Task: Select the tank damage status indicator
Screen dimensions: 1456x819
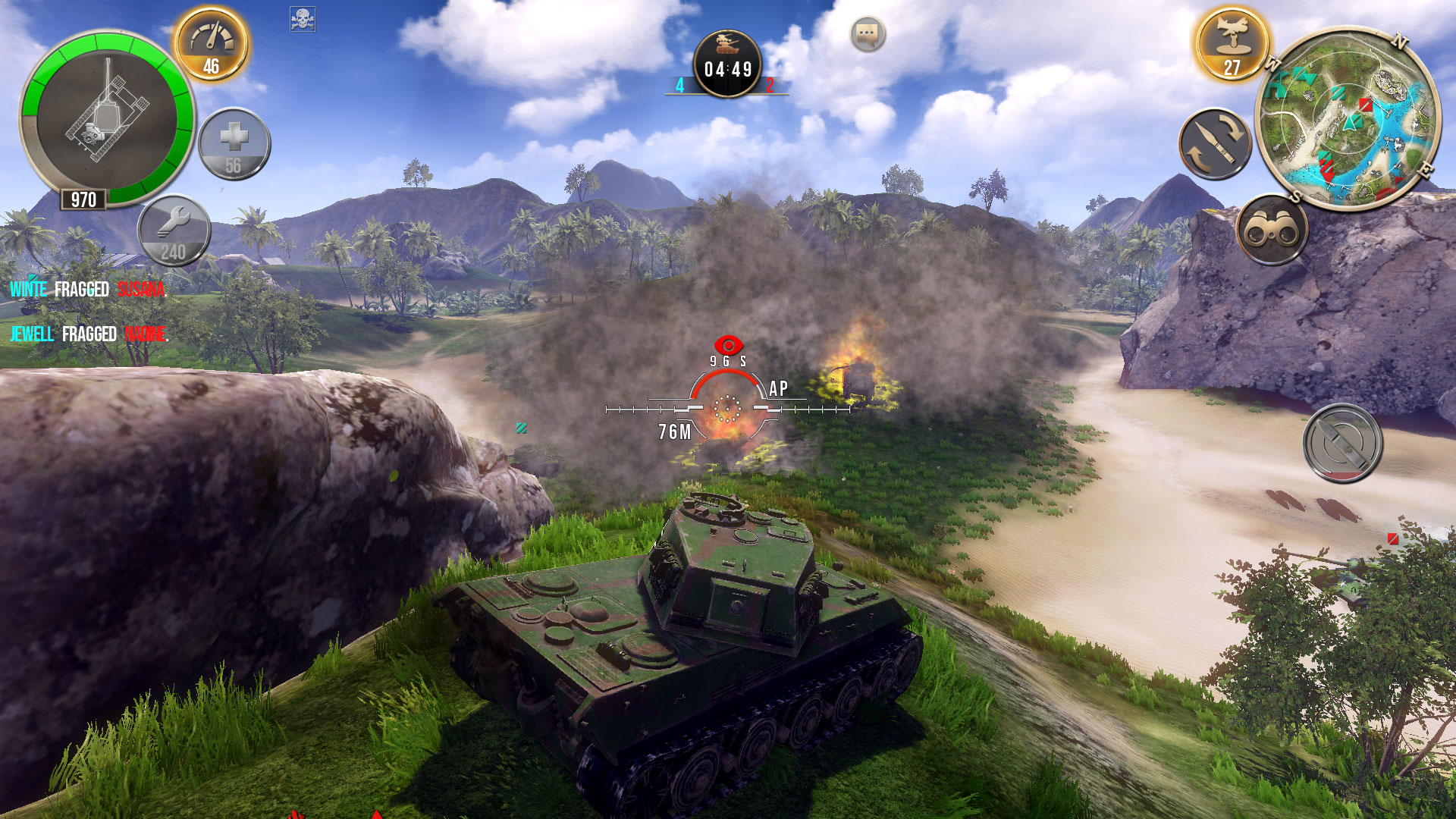Action: pos(106,118)
